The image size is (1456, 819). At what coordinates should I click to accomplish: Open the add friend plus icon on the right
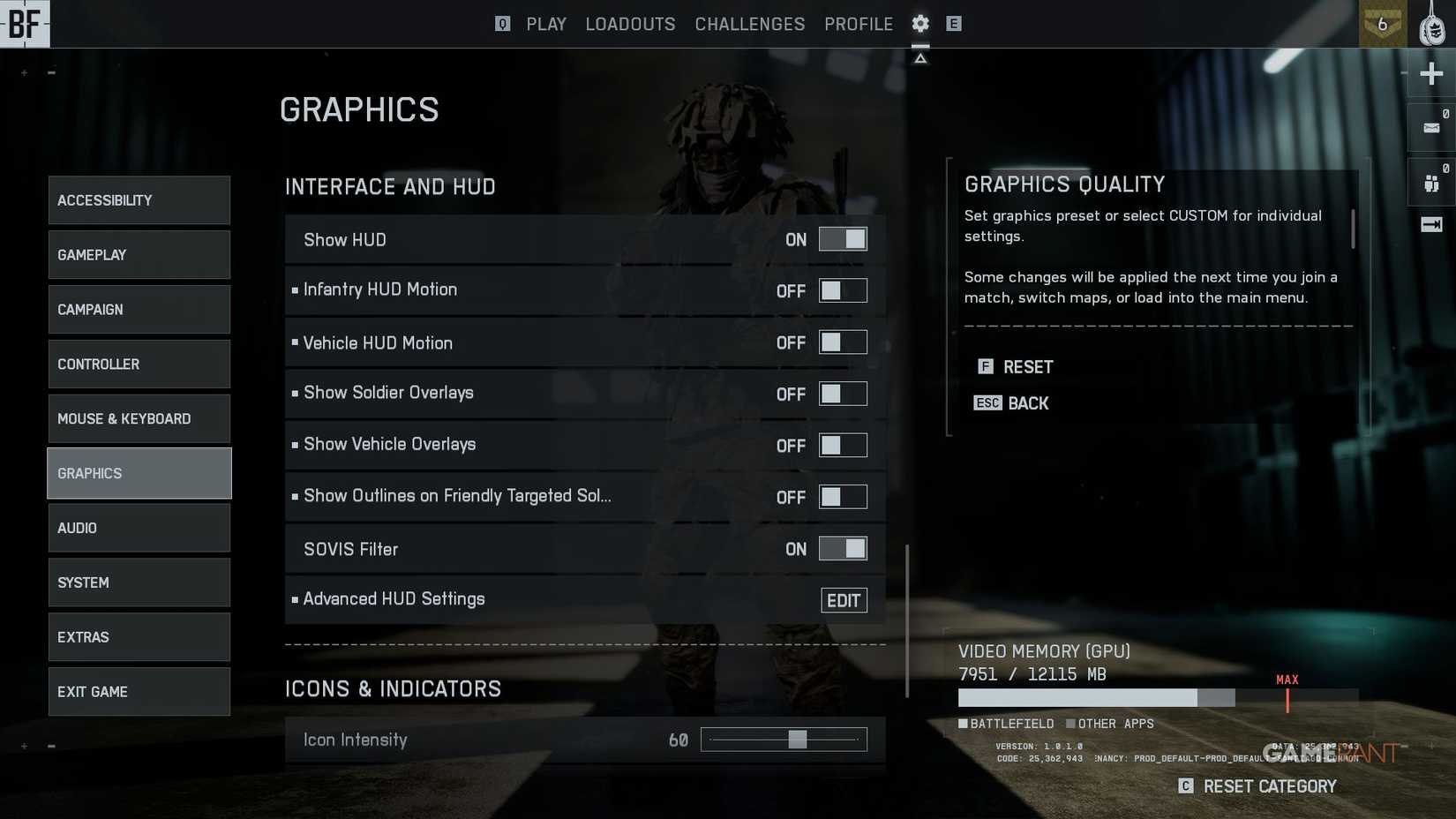click(1430, 74)
